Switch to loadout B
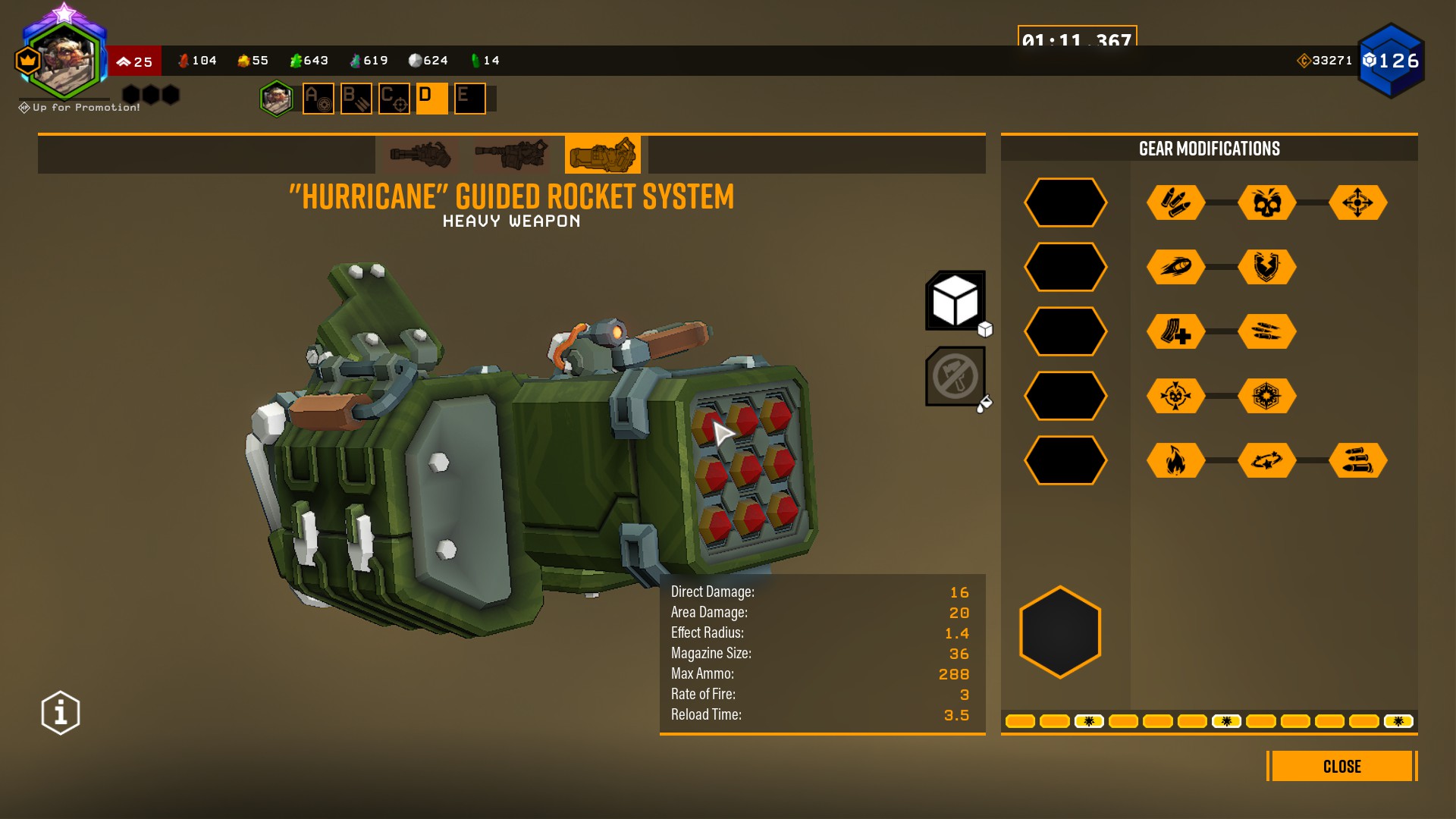Image resolution: width=1456 pixels, height=819 pixels. (x=356, y=99)
